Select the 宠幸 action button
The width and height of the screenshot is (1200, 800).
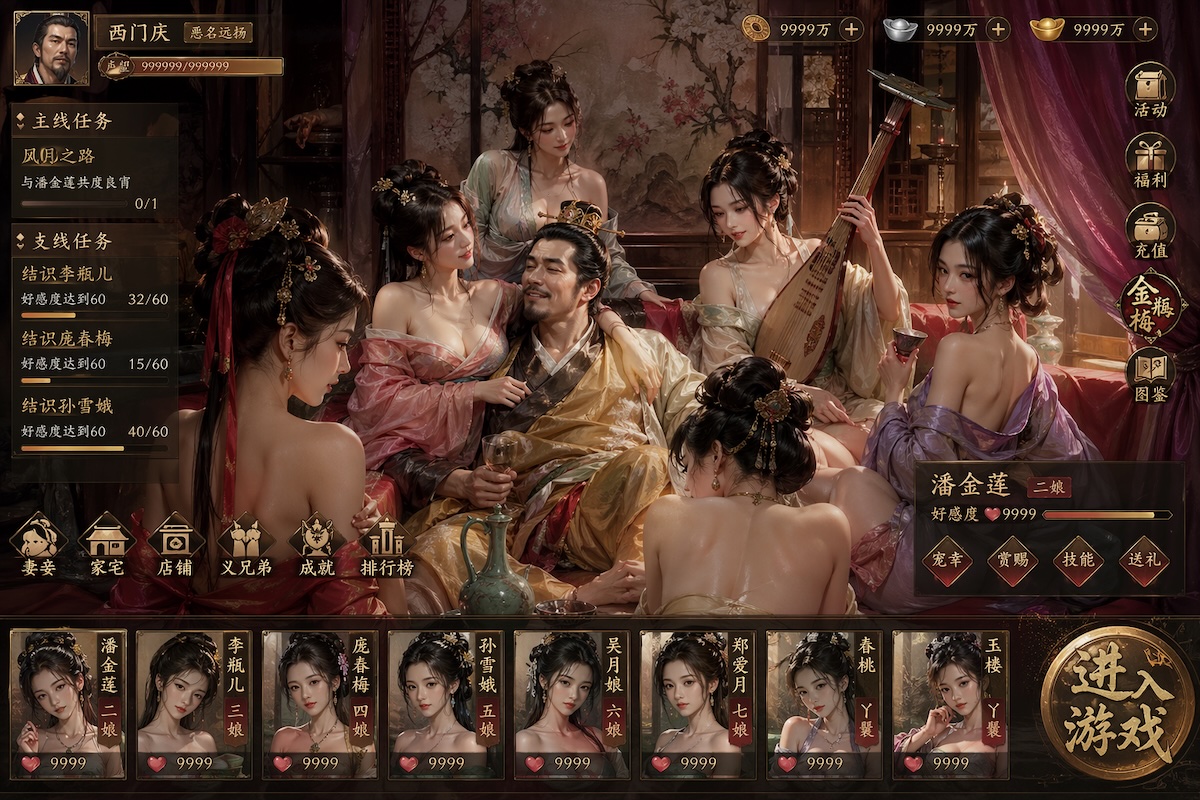coord(947,561)
